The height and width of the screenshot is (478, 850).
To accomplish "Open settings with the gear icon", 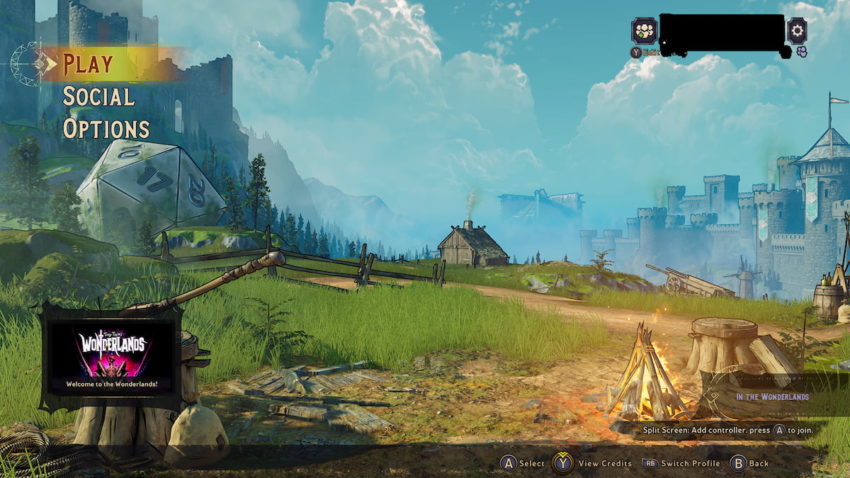I will [x=796, y=30].
